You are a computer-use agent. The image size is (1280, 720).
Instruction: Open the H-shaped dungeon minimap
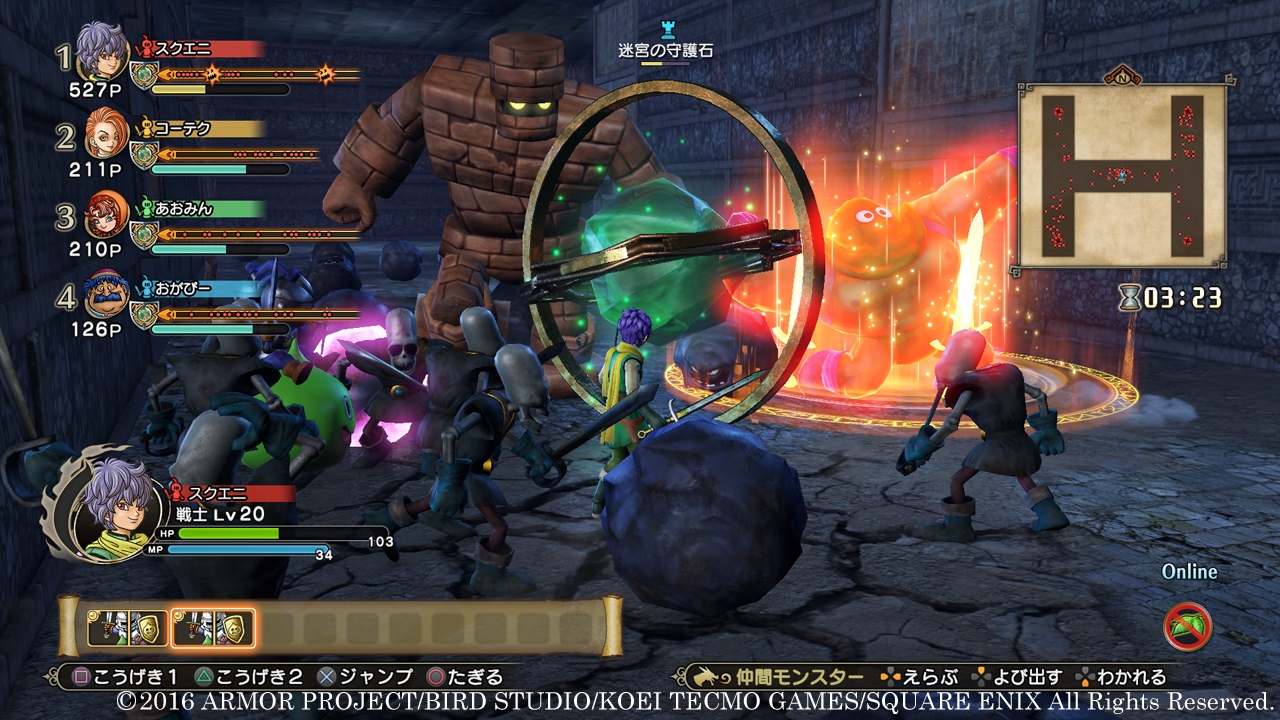1122,176
